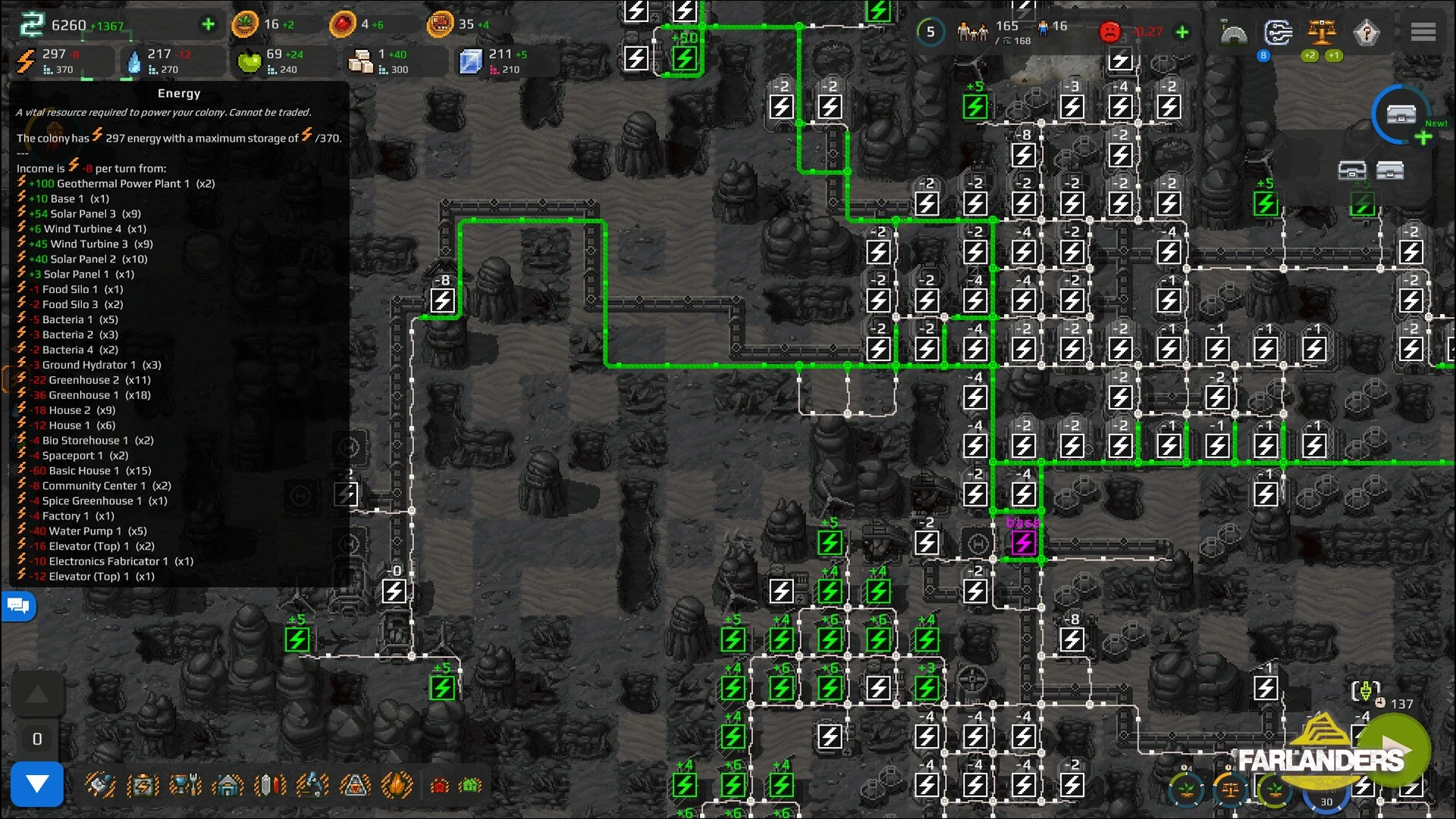Image resolution: width=1456 pixels, height=819 pixels.
Task: Open the help question mark icon
Action: [1367, 33]
